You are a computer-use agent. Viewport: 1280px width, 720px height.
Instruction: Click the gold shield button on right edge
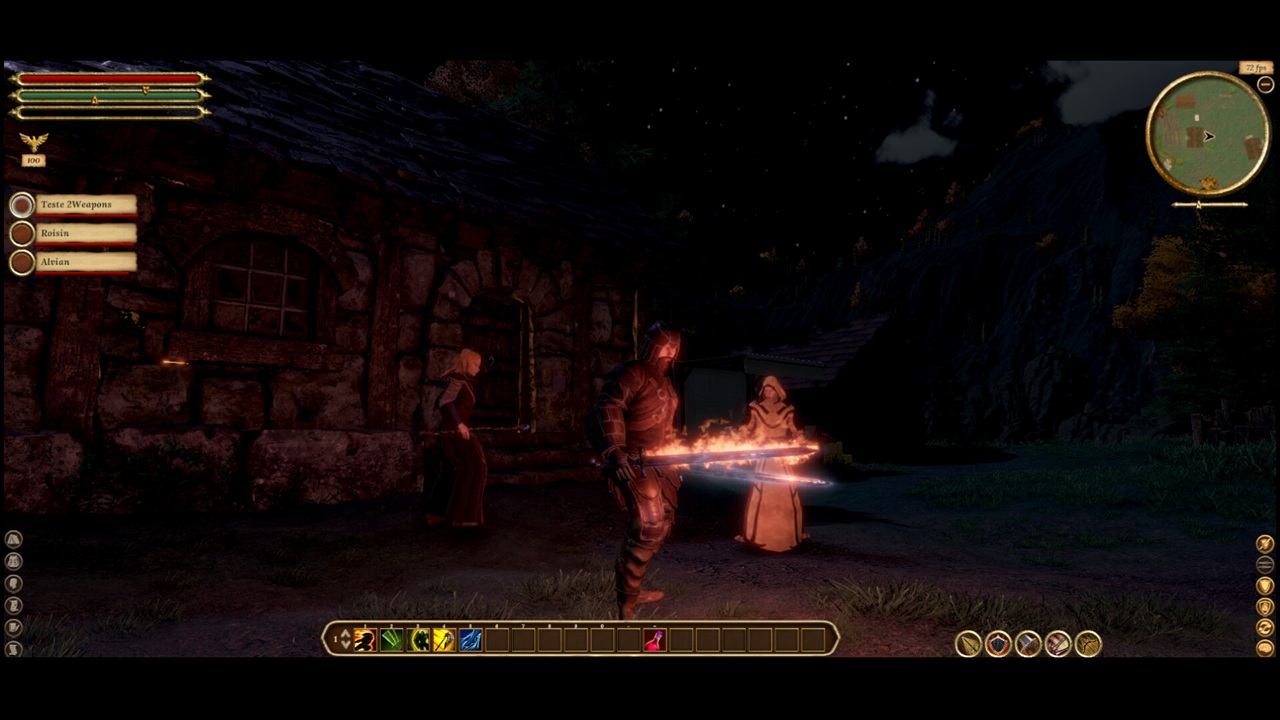coord(1265,585)
